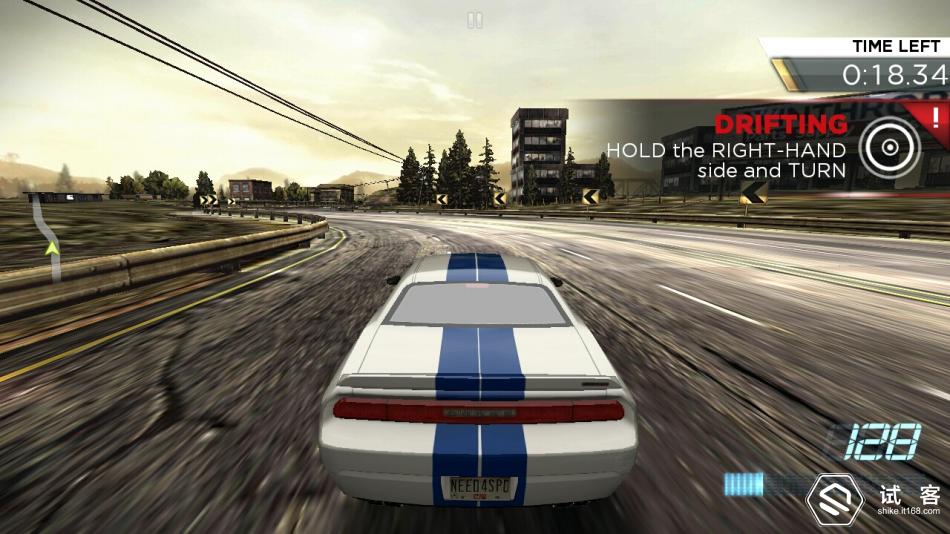The height and width of the screenshot is (534, 950).
Task: Tap the circular drift target icon
Action: [885, 149]
